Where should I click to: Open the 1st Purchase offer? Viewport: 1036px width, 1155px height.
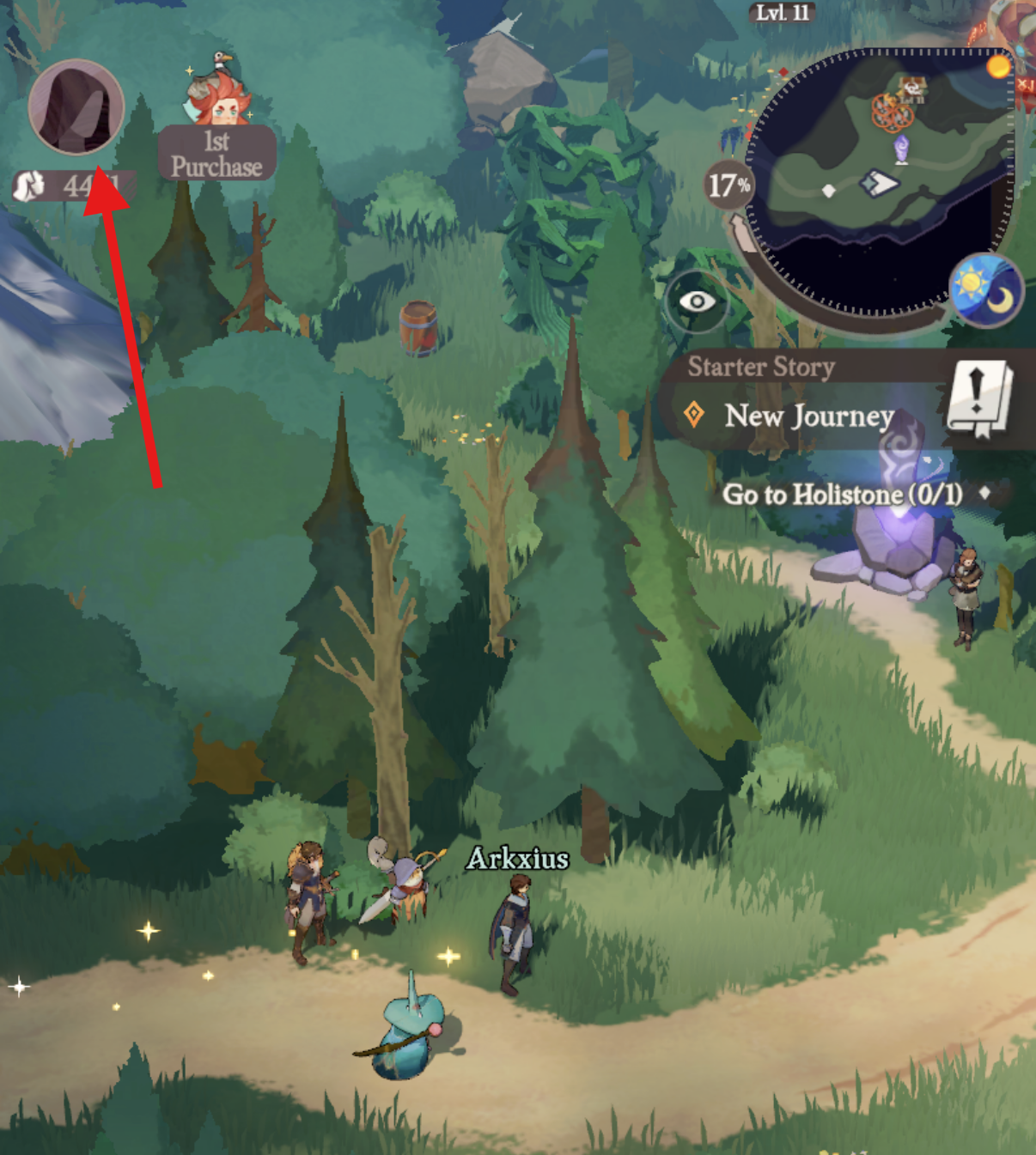point(217,129)
